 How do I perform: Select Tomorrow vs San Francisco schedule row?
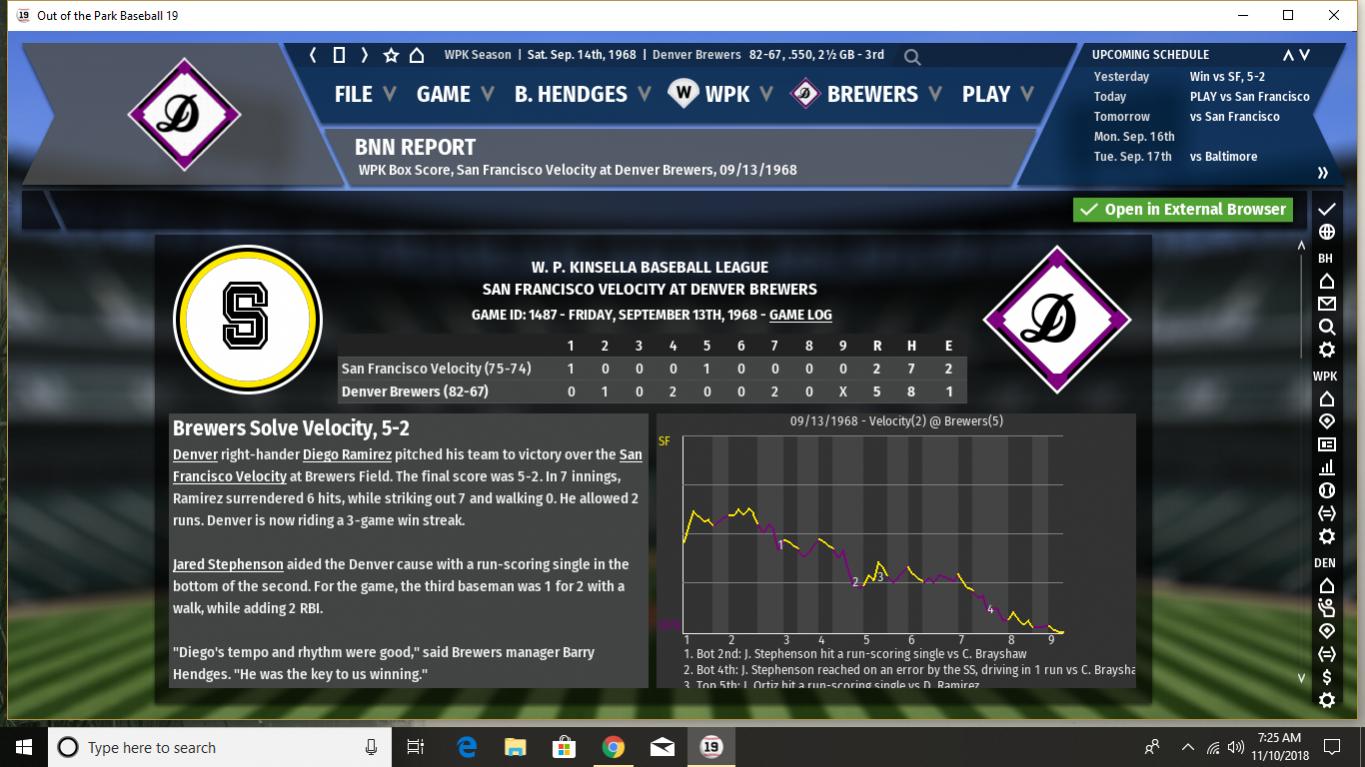tap(1200, 117)
